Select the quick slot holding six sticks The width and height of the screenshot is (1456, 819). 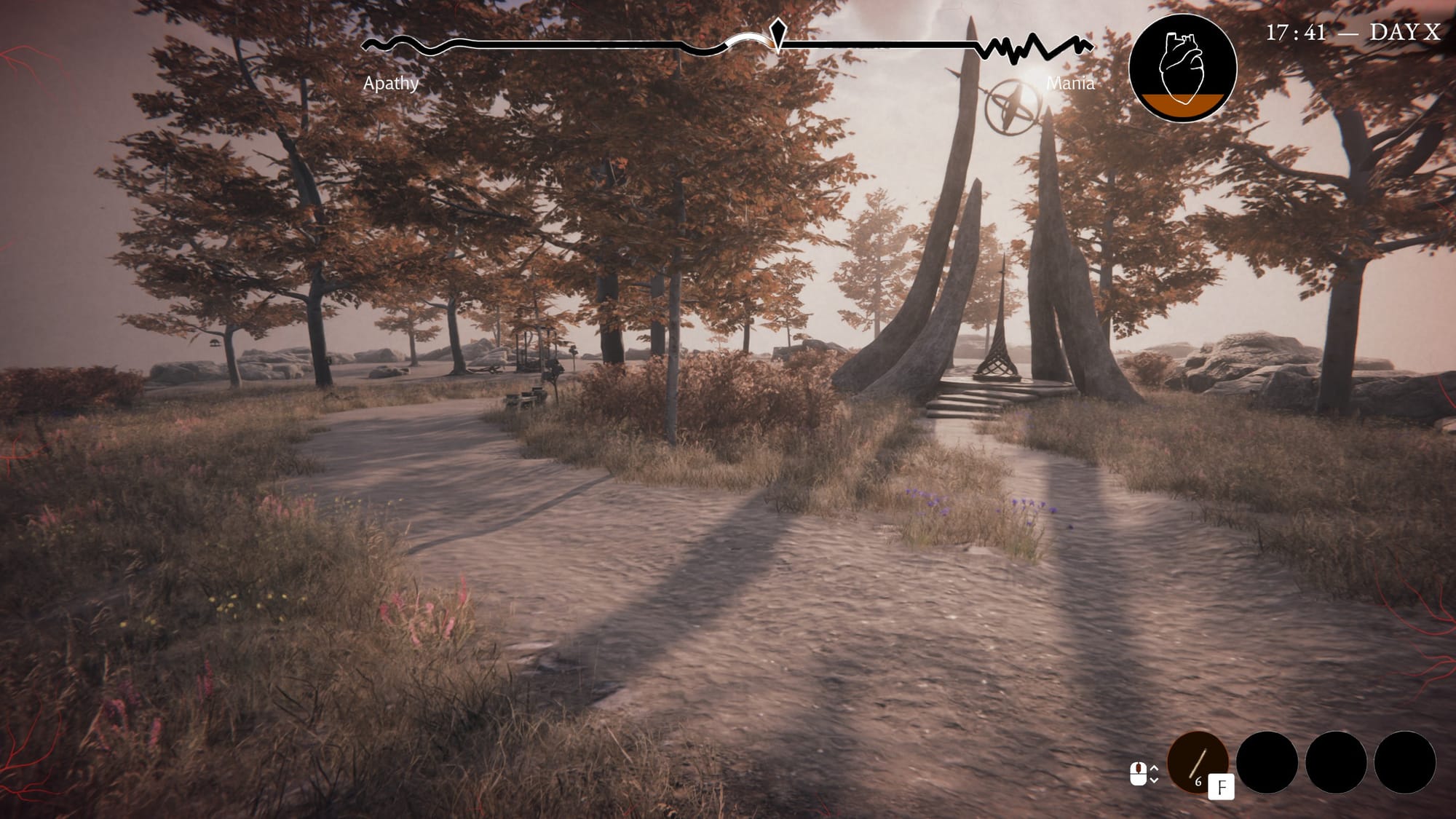click(1197, 762)
